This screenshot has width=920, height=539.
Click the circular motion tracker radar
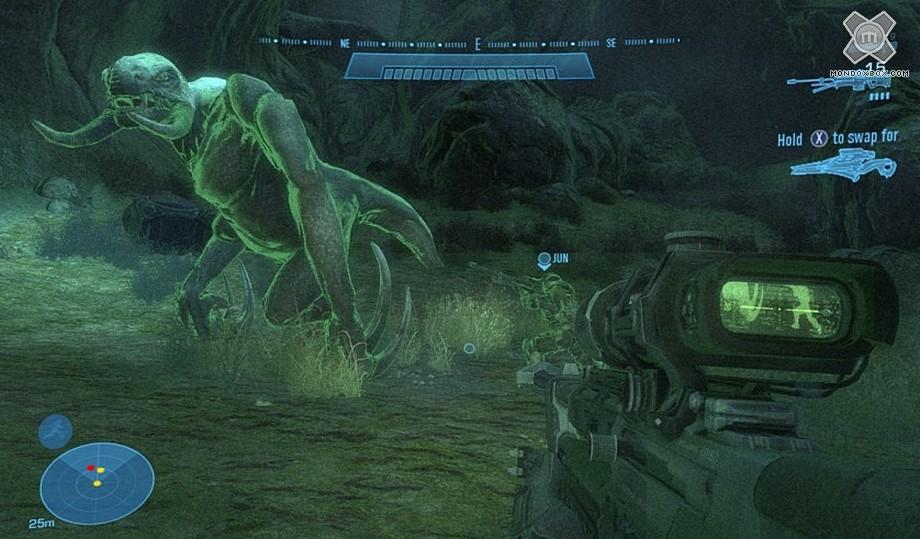click(97, 483)
